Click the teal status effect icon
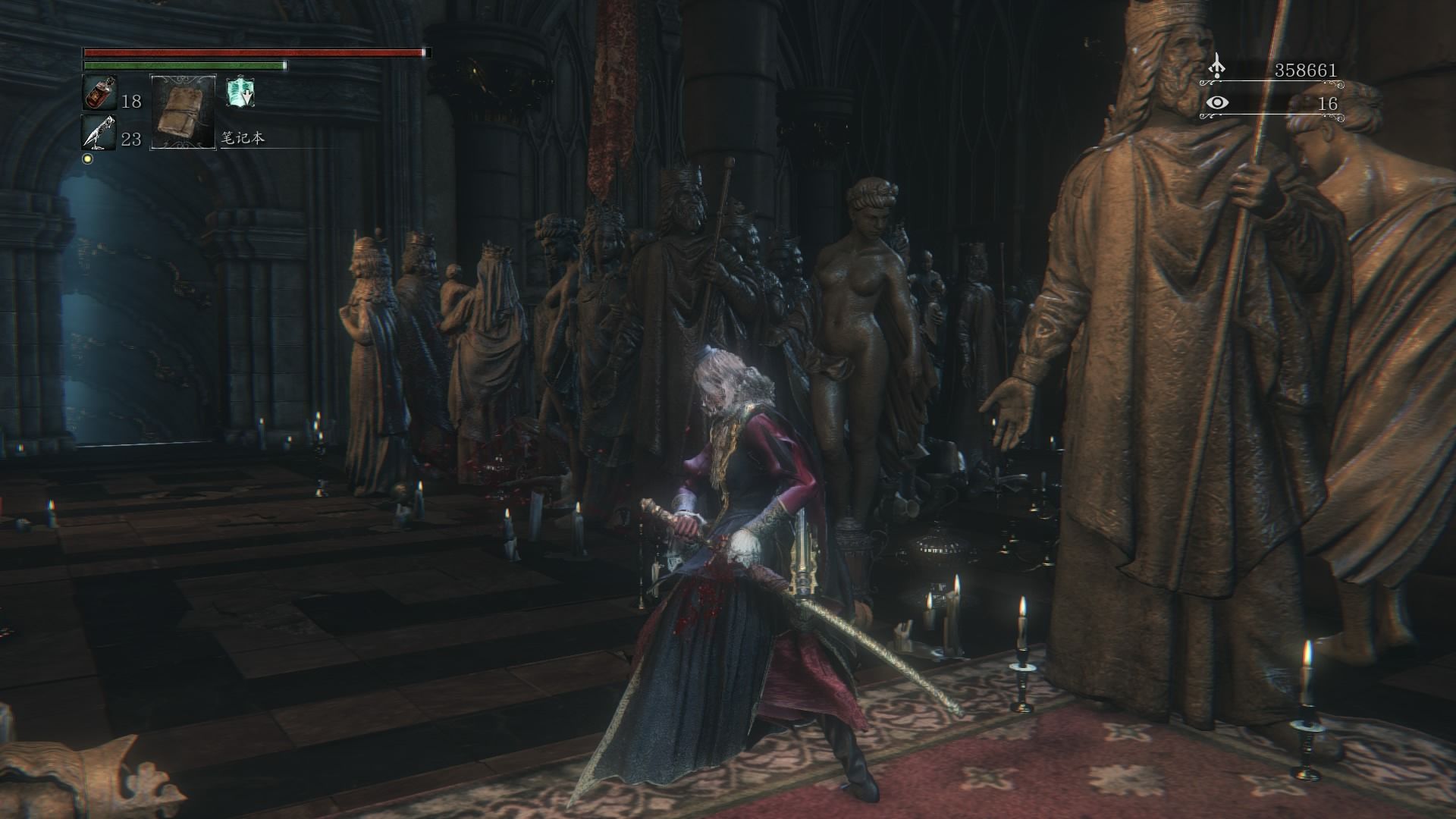Viewport: 1456px width, 819px height. click(240, 93)
